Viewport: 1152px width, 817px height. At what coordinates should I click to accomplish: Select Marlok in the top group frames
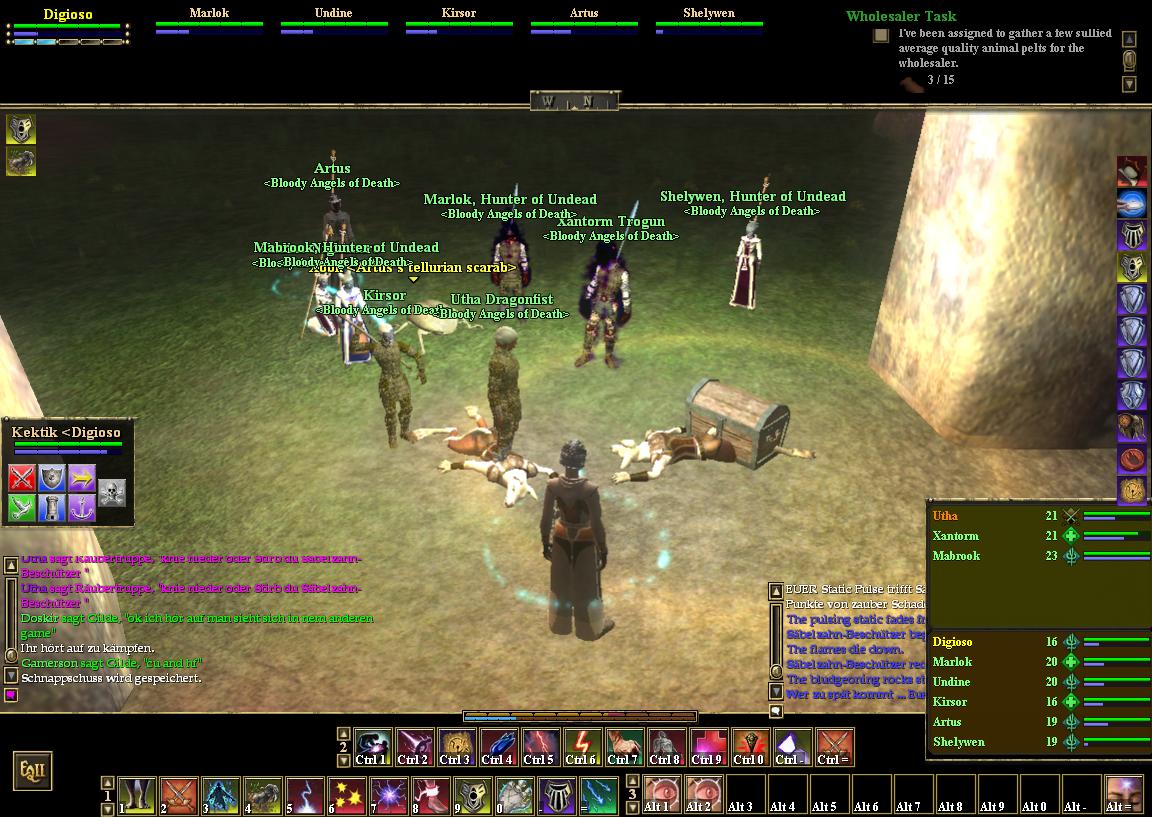209,14
